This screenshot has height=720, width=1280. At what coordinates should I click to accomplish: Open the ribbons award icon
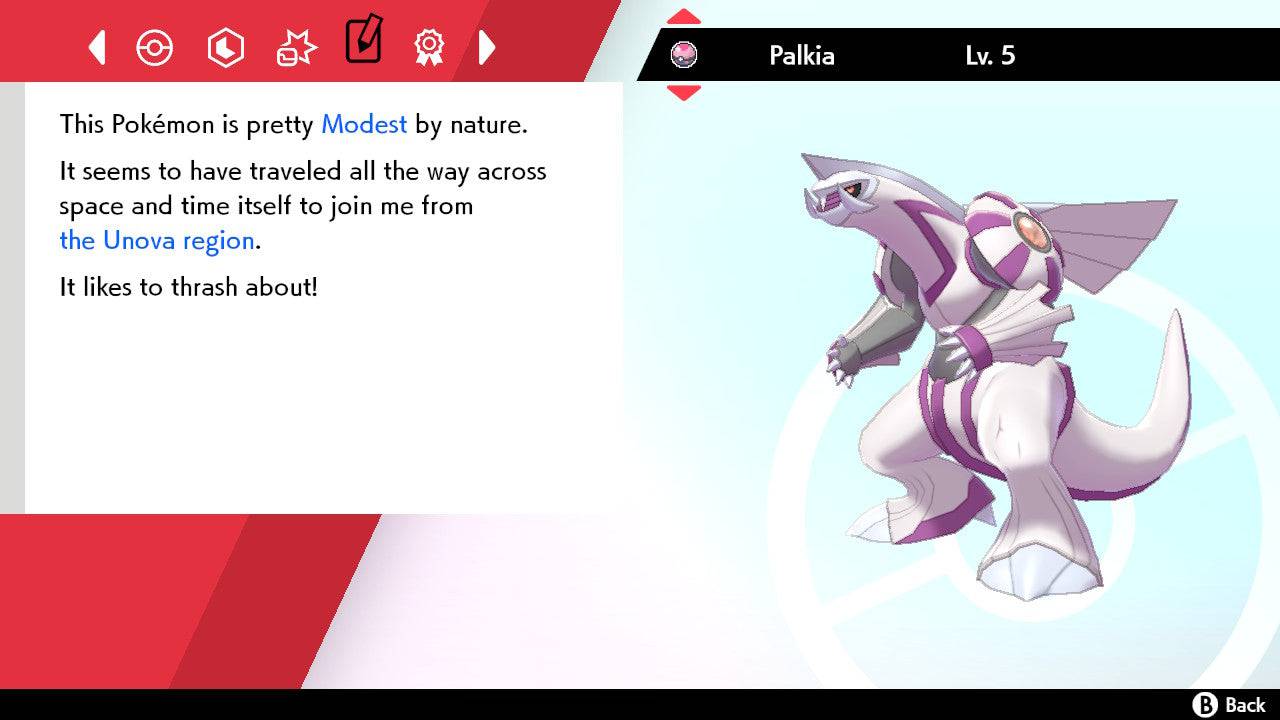coord(428,47)
